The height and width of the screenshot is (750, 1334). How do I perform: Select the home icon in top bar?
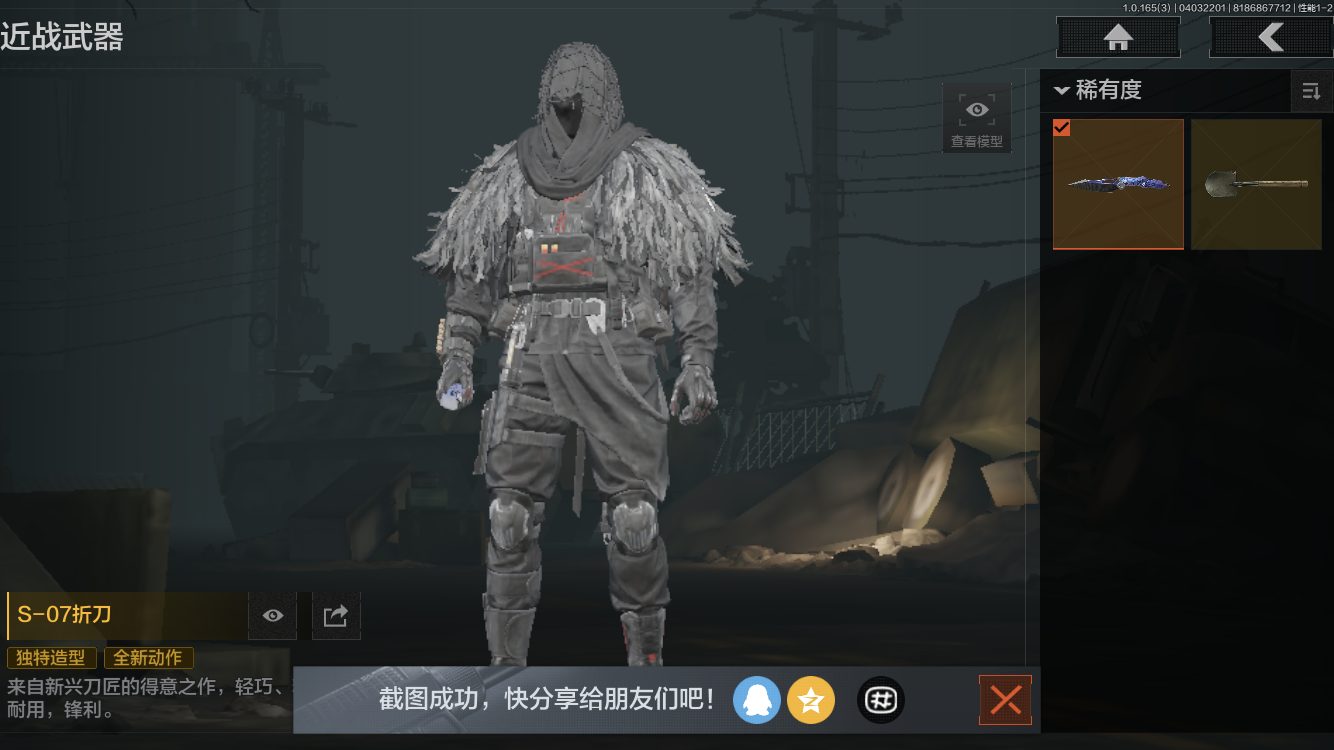coord(1117,37)
